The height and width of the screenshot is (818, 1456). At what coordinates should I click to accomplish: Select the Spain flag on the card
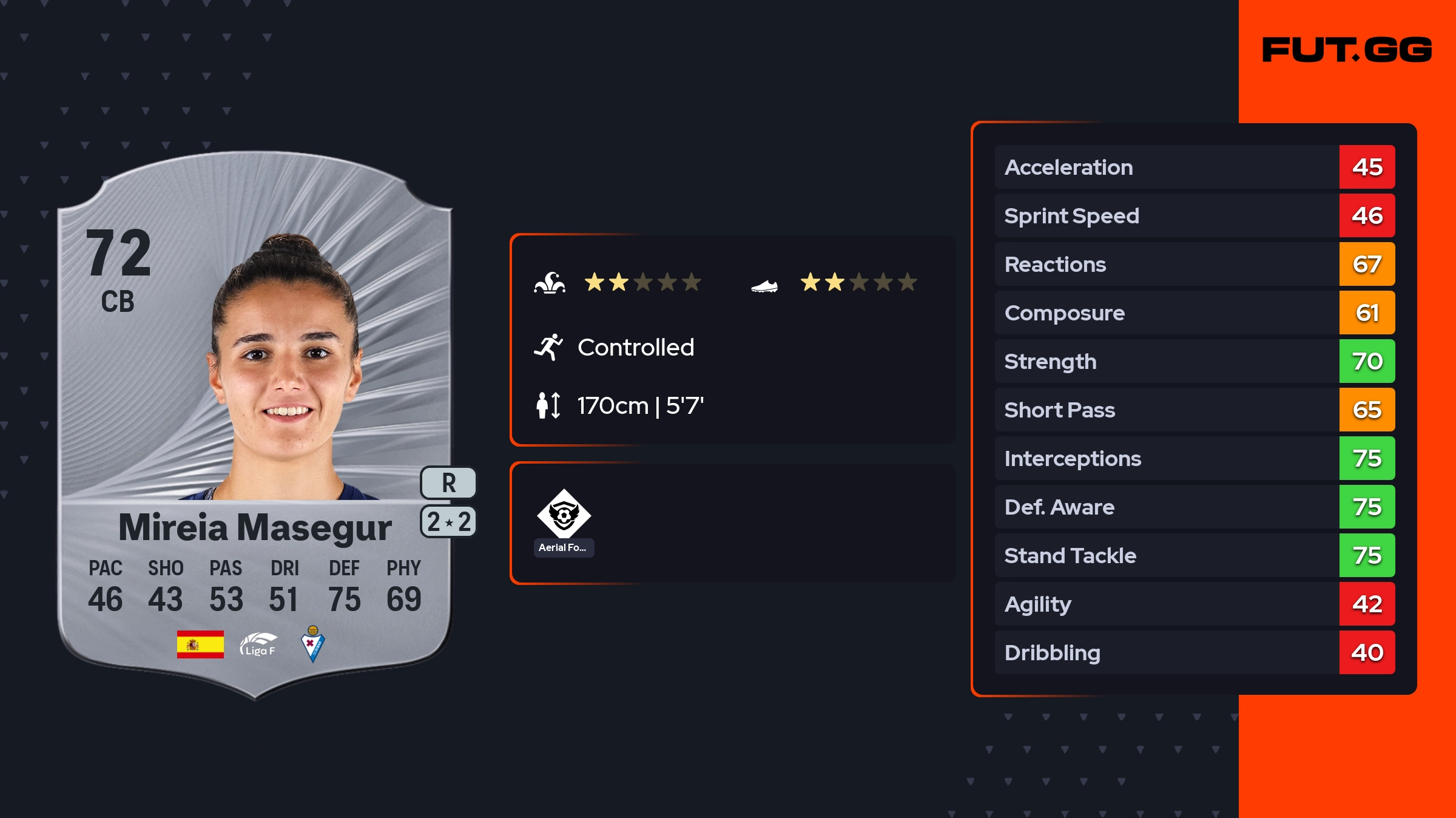[x=200, y=644]
